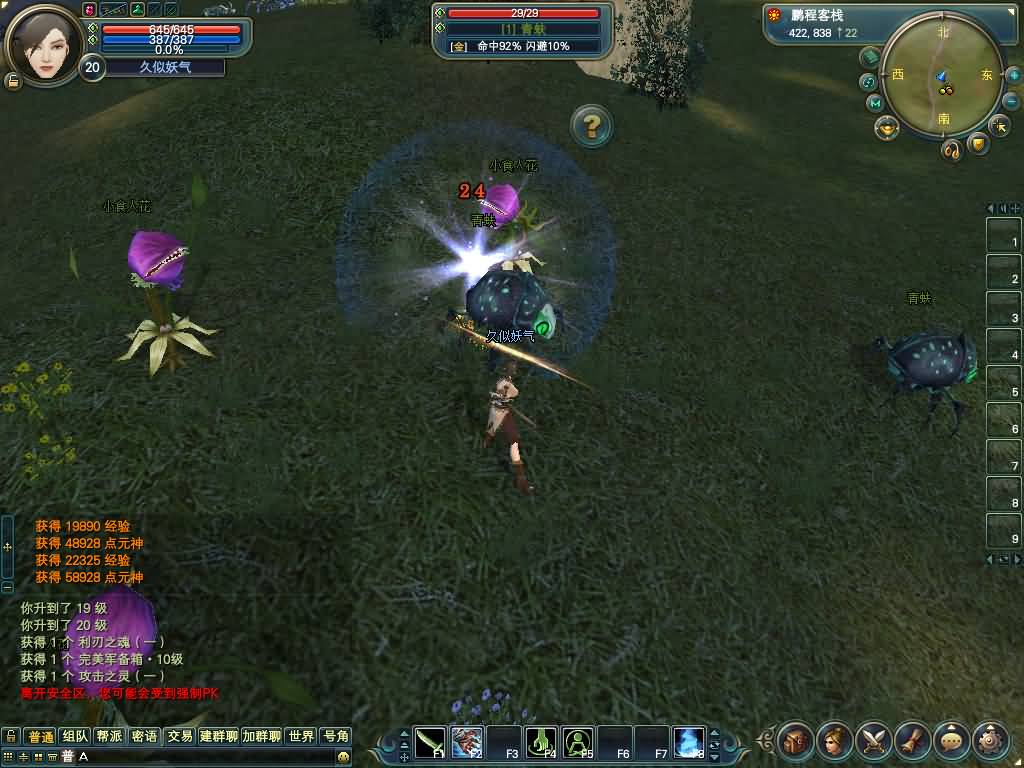Open the gear system settings button
Screen dimensions: 1024x768
pyautogui.click(x=990, y=741)
